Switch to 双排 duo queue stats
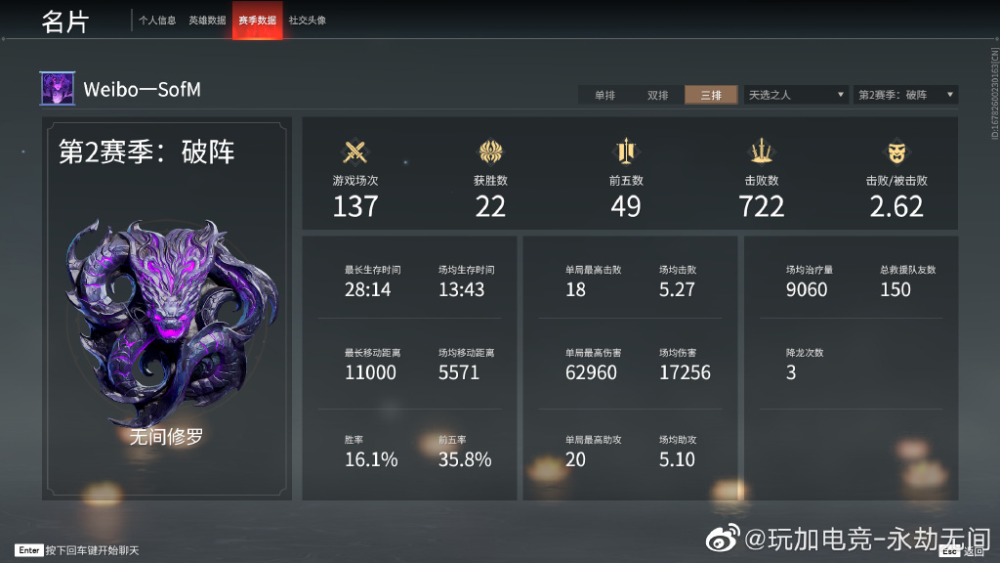This screenshot has height=563, width=1000. [657, 95]
